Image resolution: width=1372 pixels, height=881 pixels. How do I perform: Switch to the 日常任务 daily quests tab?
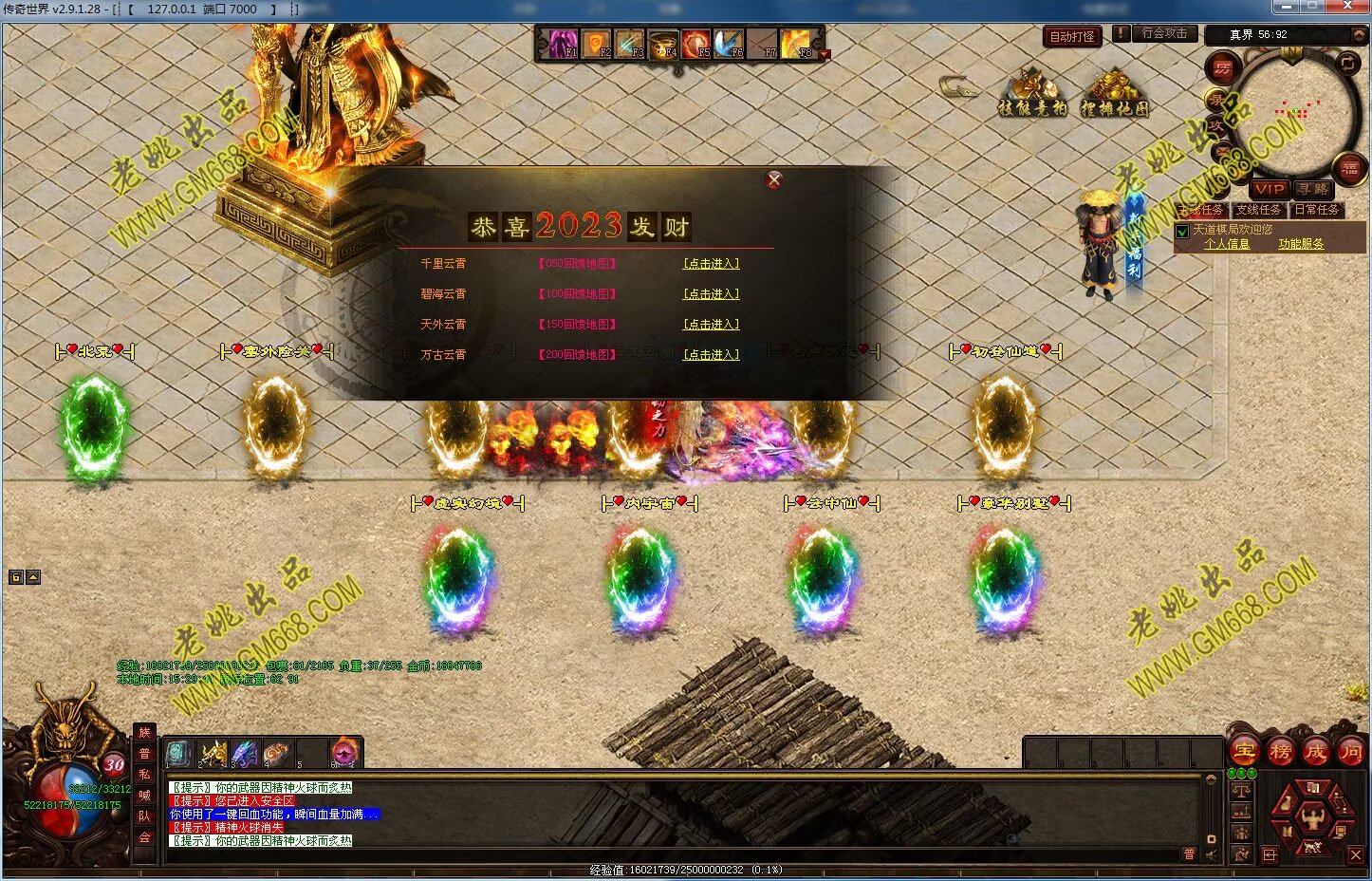click(1316, 210)
